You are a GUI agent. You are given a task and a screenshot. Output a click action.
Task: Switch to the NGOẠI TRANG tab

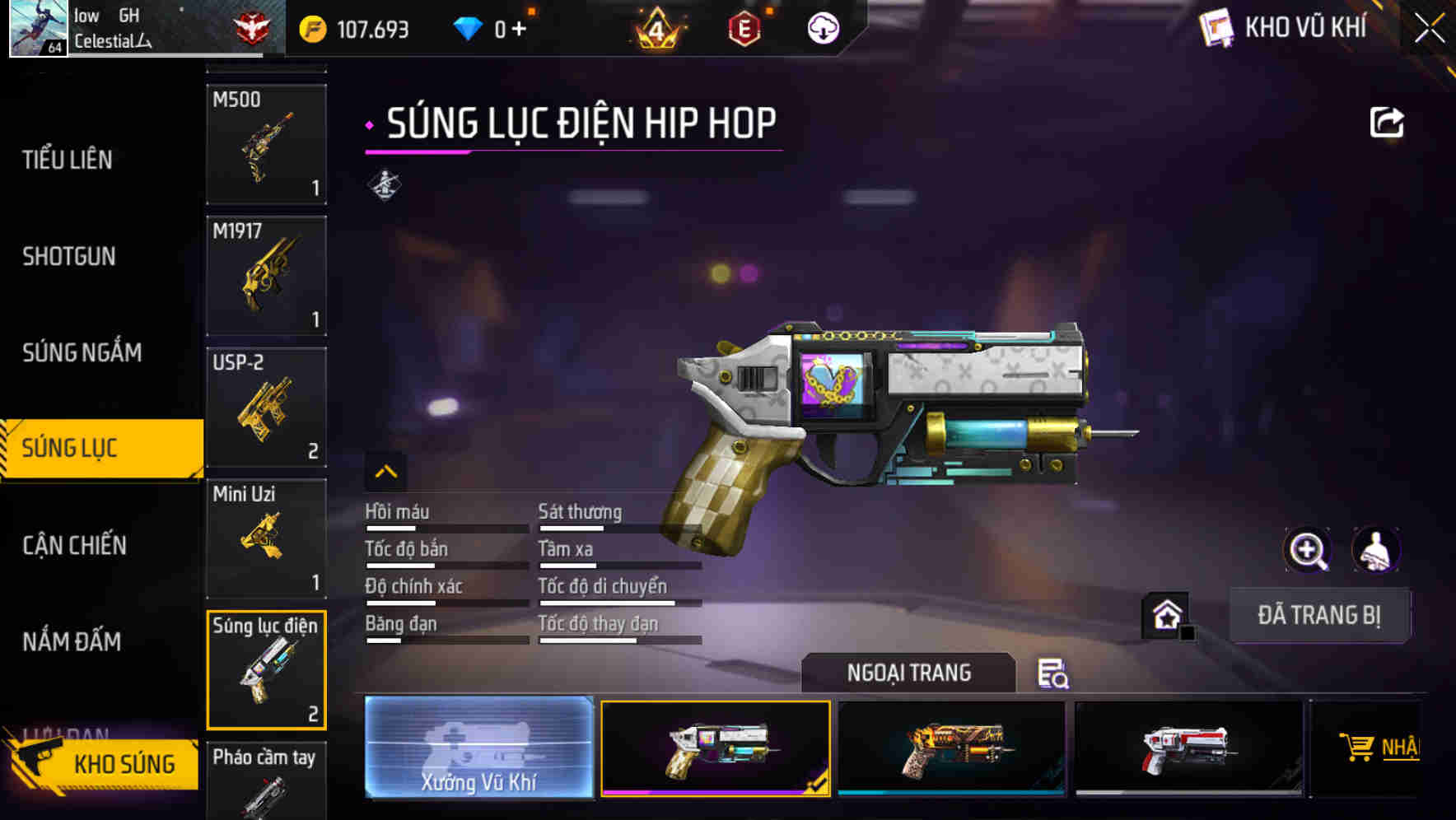pos(909,673)
